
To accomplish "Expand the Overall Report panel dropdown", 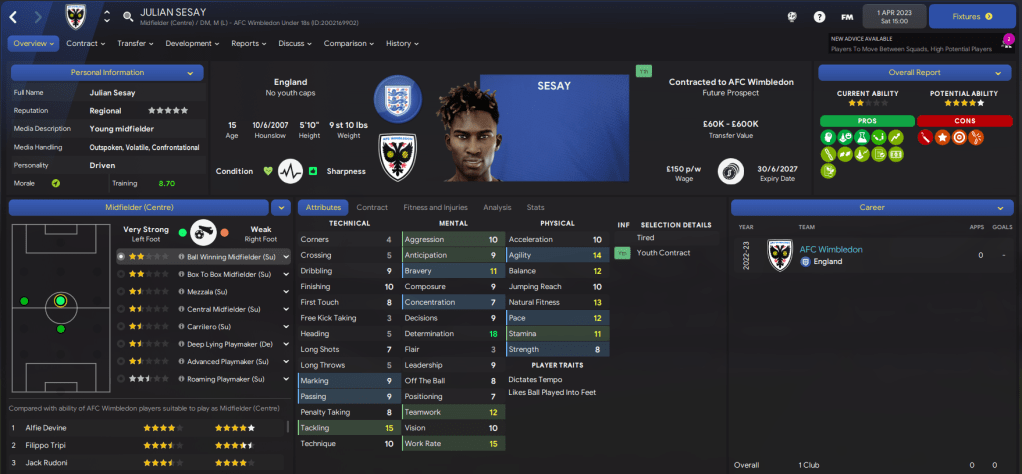I will (997, 73).
